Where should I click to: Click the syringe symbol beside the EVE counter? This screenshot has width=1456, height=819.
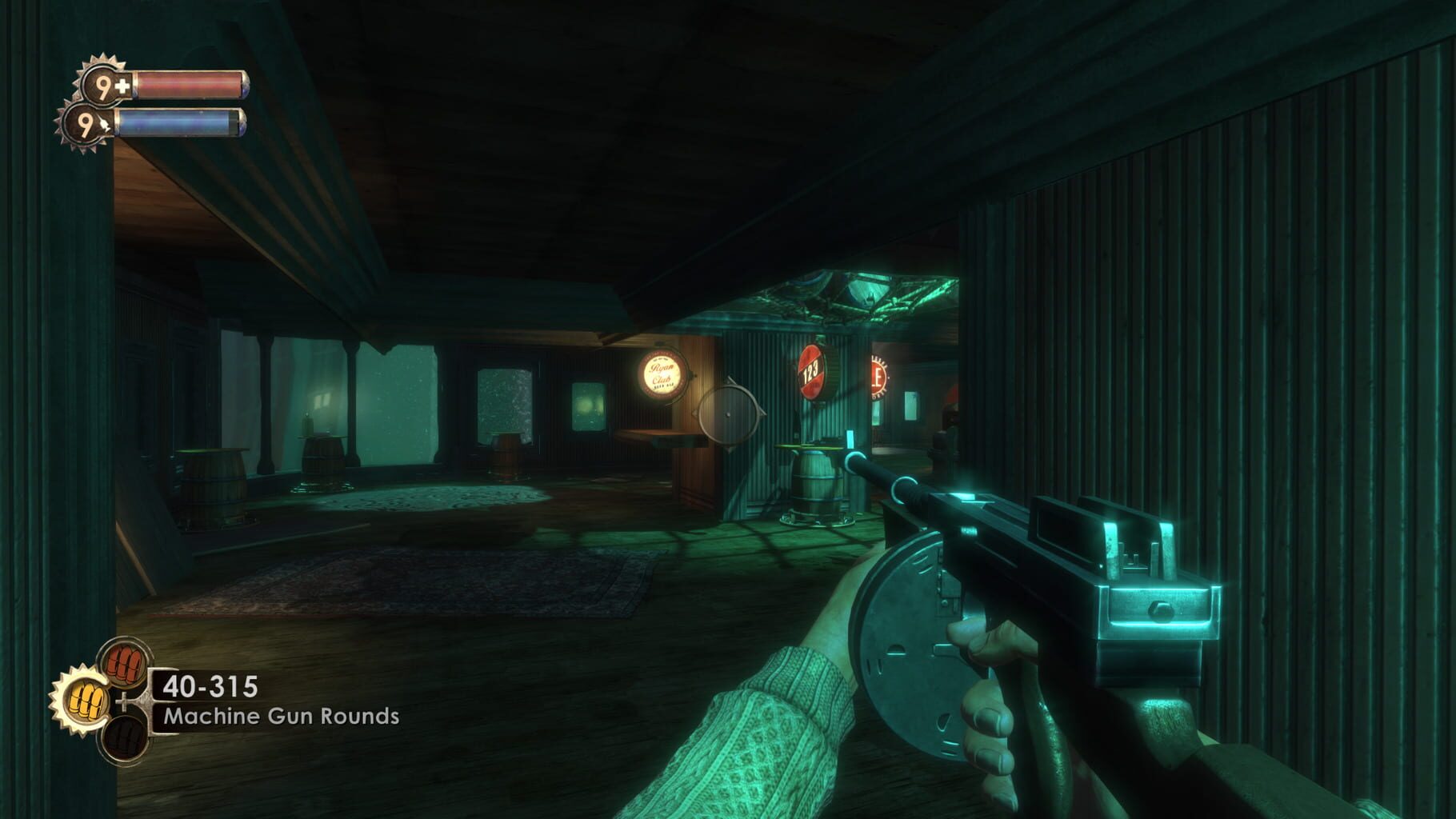[x=105, y=123]
